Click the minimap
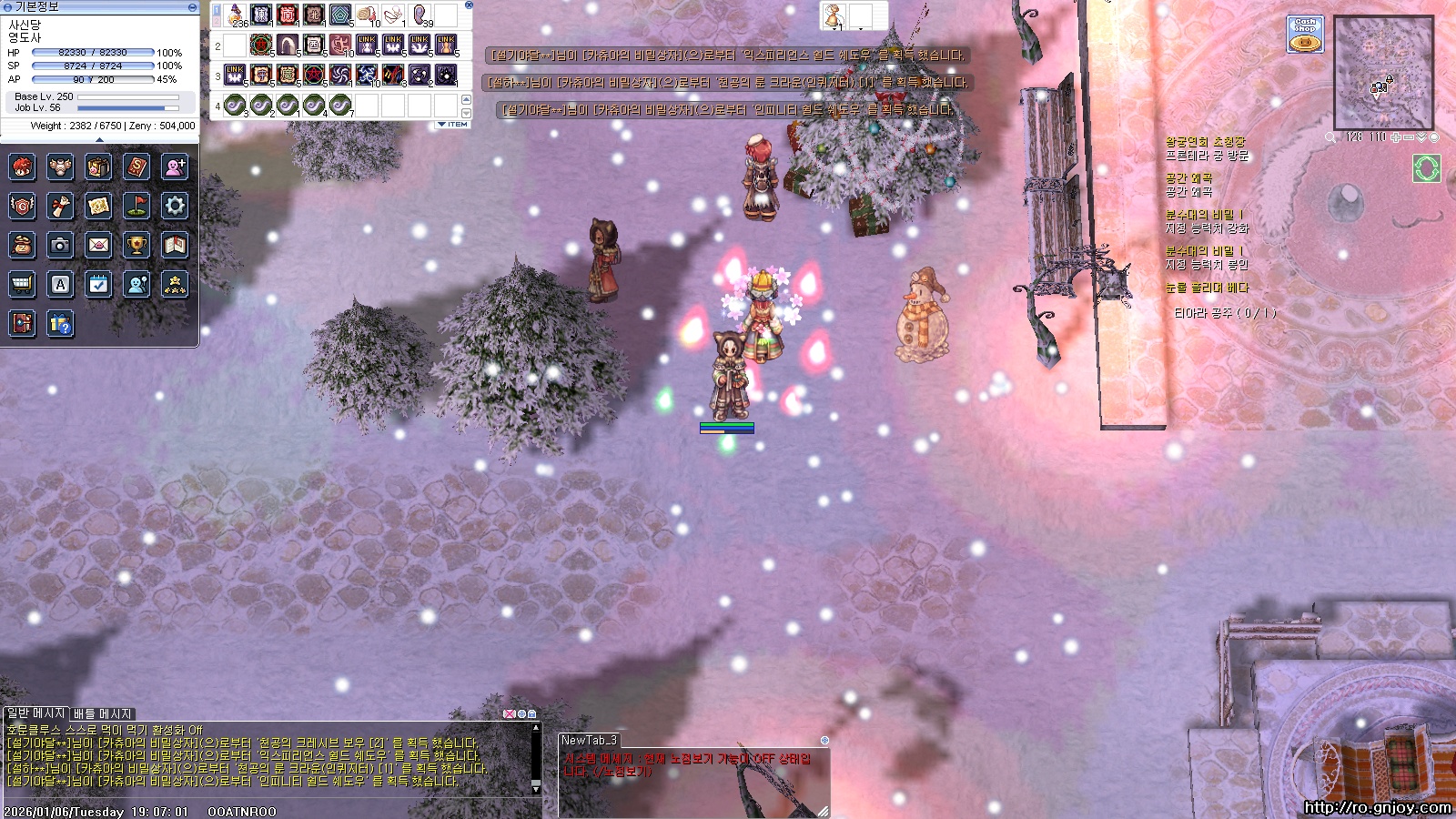The image size is (1456, 819). pyautogui.click(x=1383, y=73)
